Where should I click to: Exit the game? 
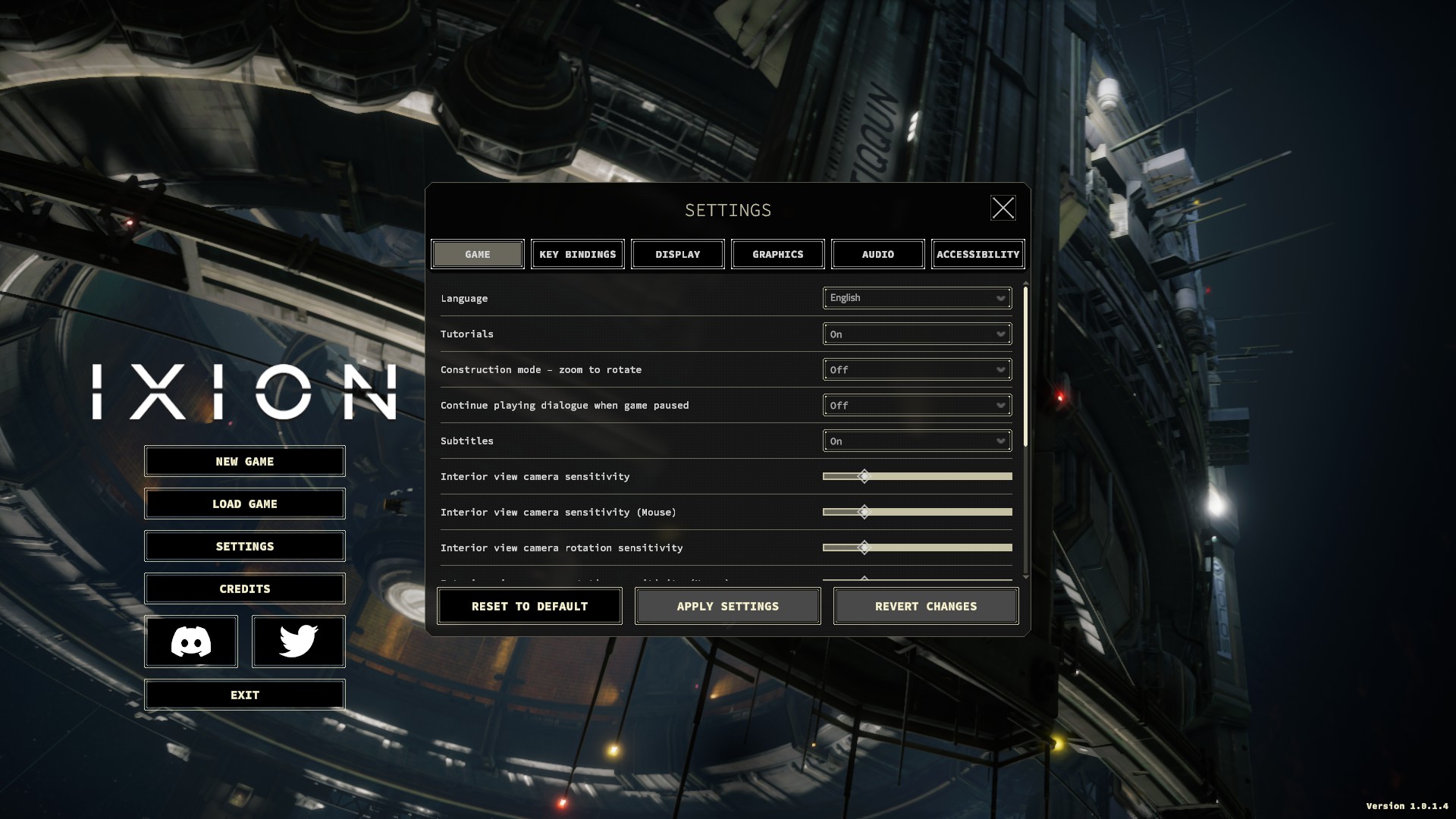pyautogui.click(x=244, y=695)
